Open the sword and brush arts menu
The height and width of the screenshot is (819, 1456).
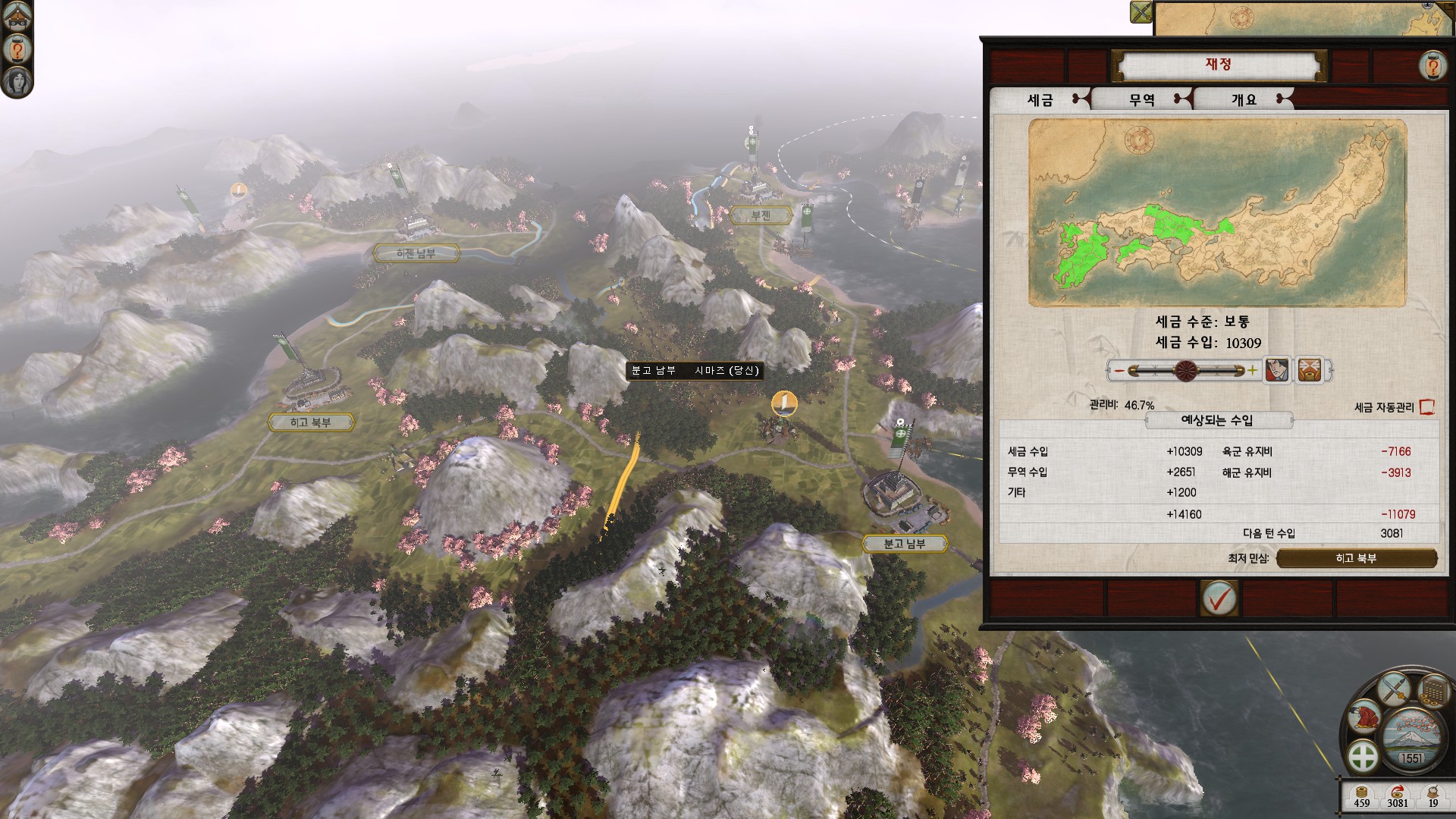(x=1394, y=689)
